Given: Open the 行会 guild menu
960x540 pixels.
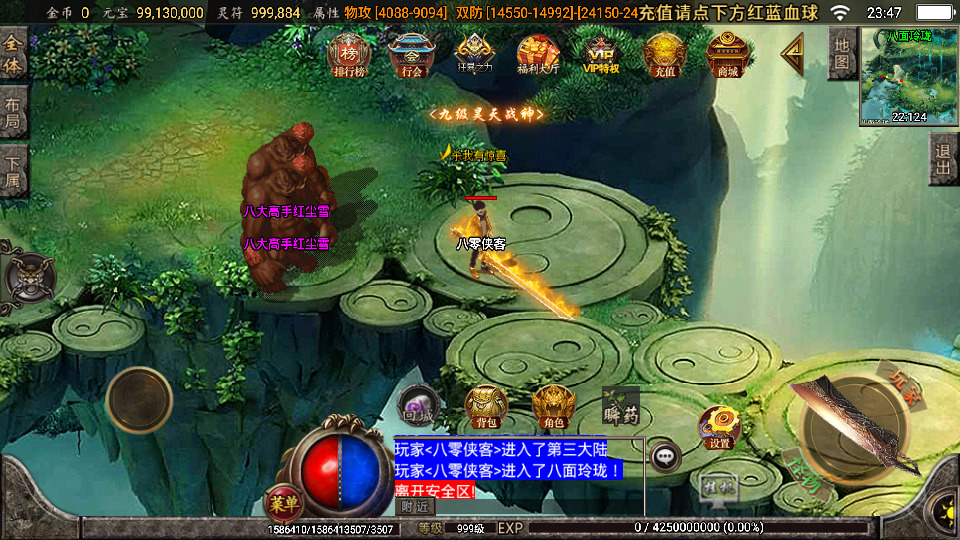Looking at the screenshot, I should click(x=411, y=54).
